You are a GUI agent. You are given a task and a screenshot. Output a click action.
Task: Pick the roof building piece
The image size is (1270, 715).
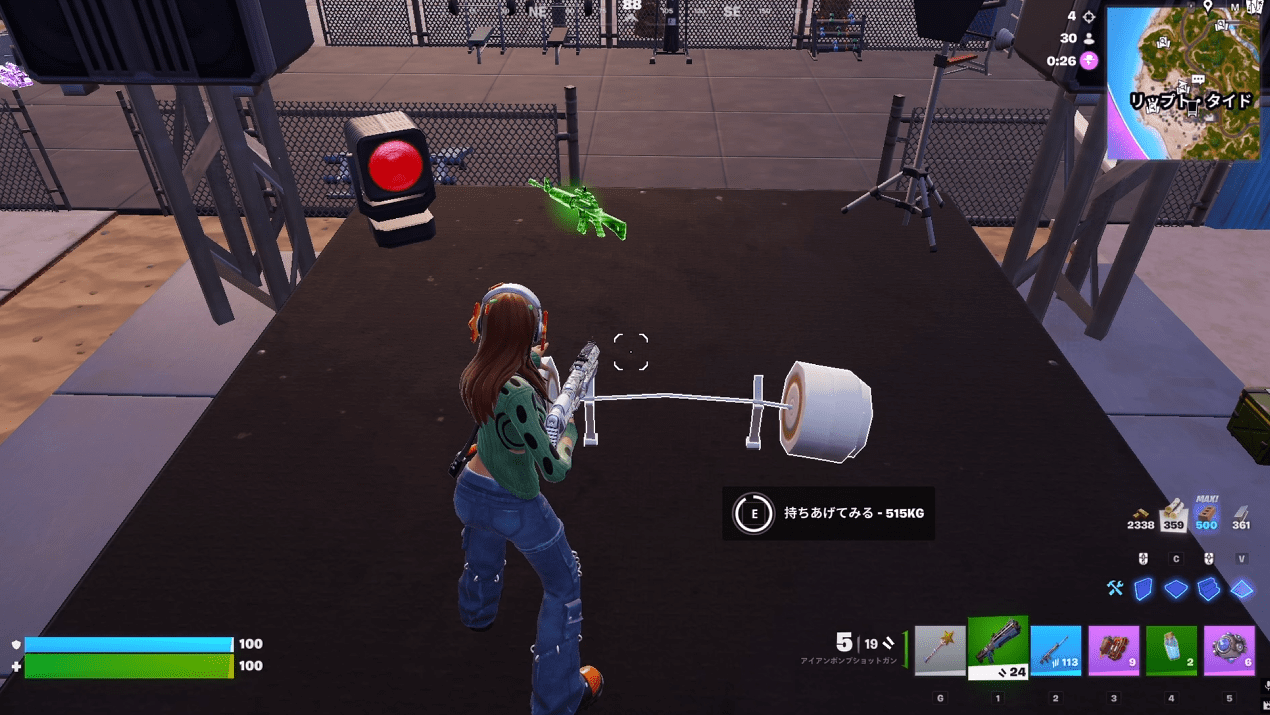click(1242, 589)
